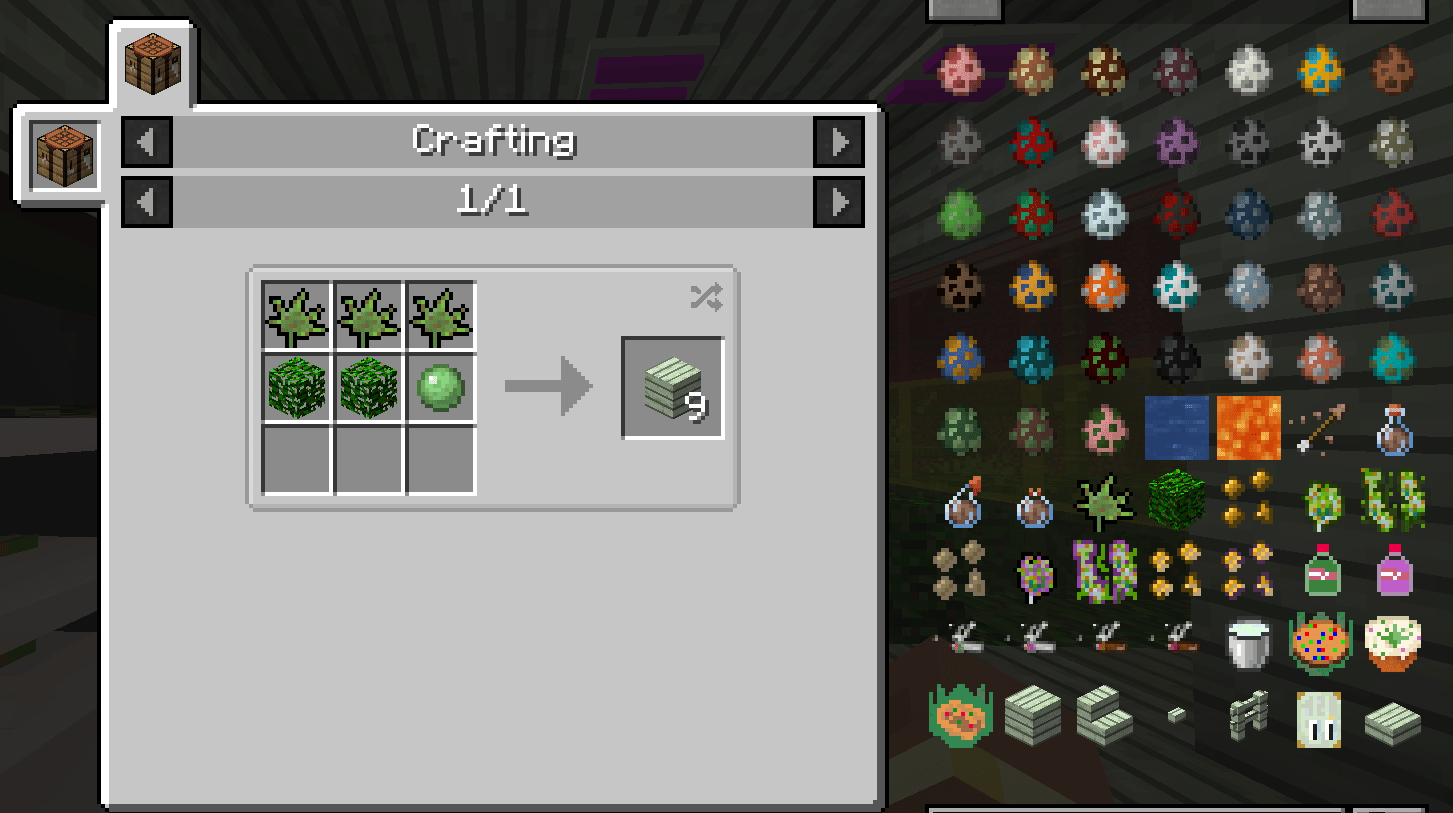Select the green juice bottle item
The width and height of the screenshot is (1453, 813).
(1320, 572)
